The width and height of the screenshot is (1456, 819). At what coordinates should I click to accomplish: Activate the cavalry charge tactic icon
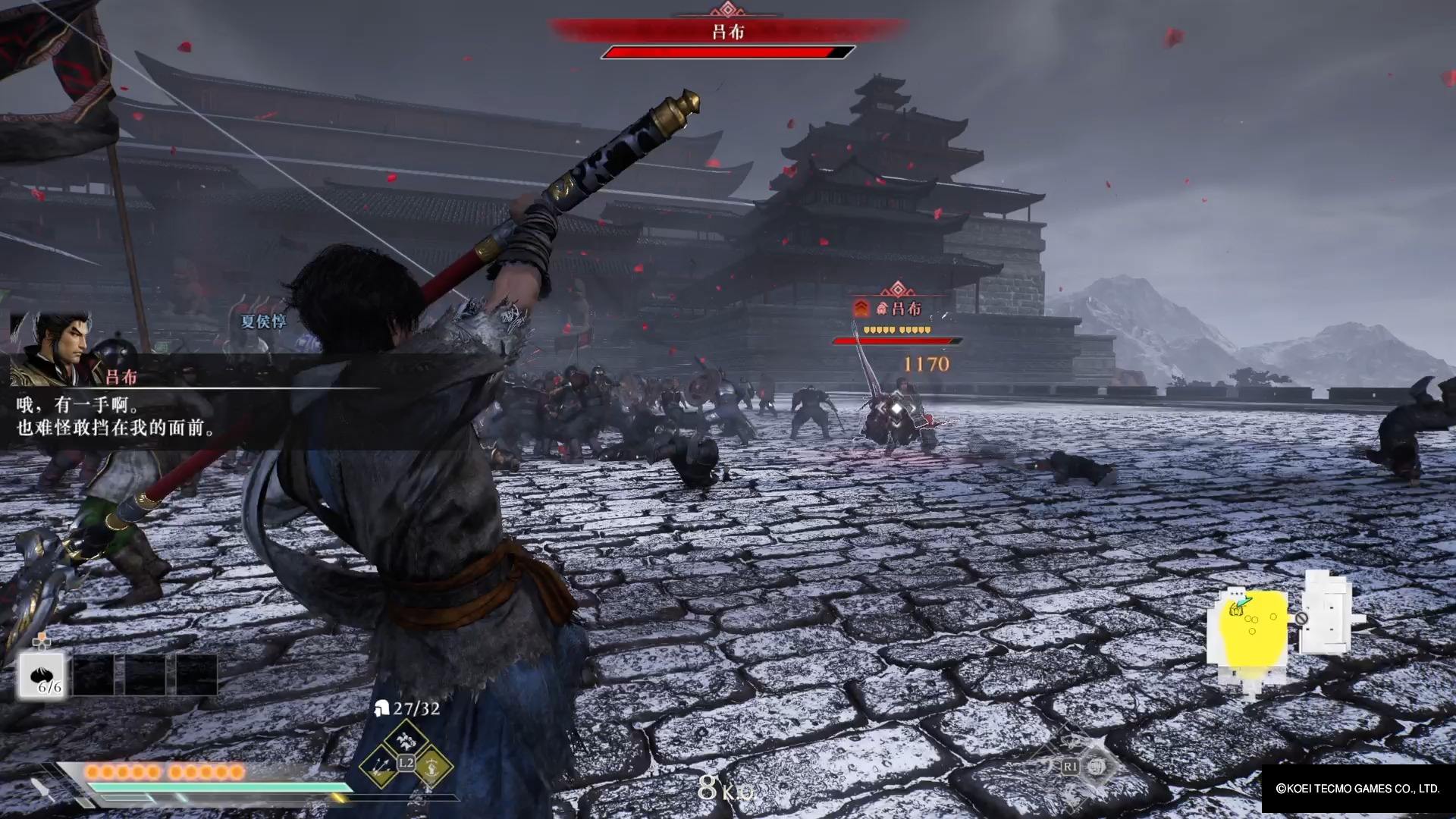[x=406, y=736]
